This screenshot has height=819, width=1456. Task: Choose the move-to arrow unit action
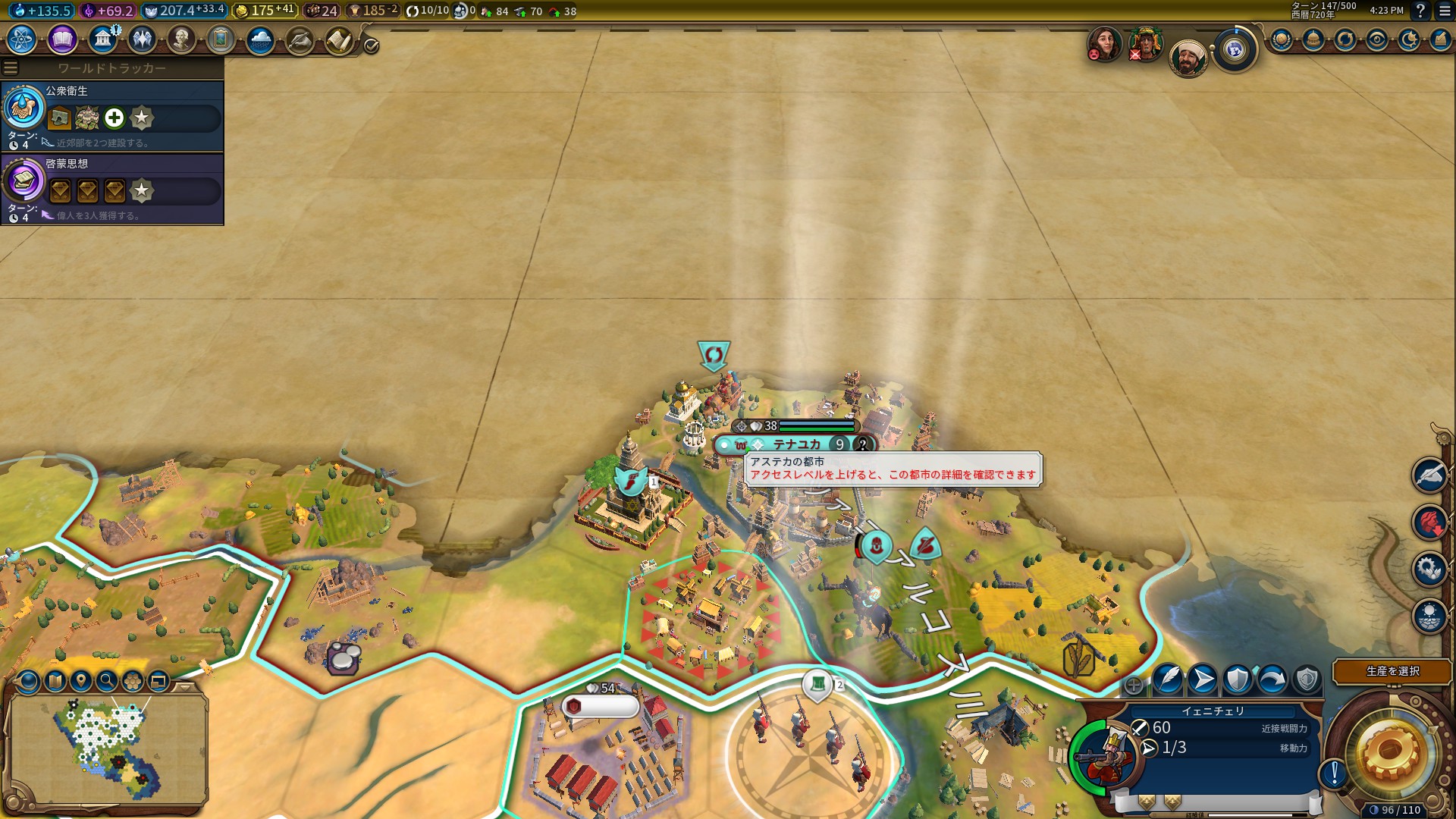click(1203, 679)
